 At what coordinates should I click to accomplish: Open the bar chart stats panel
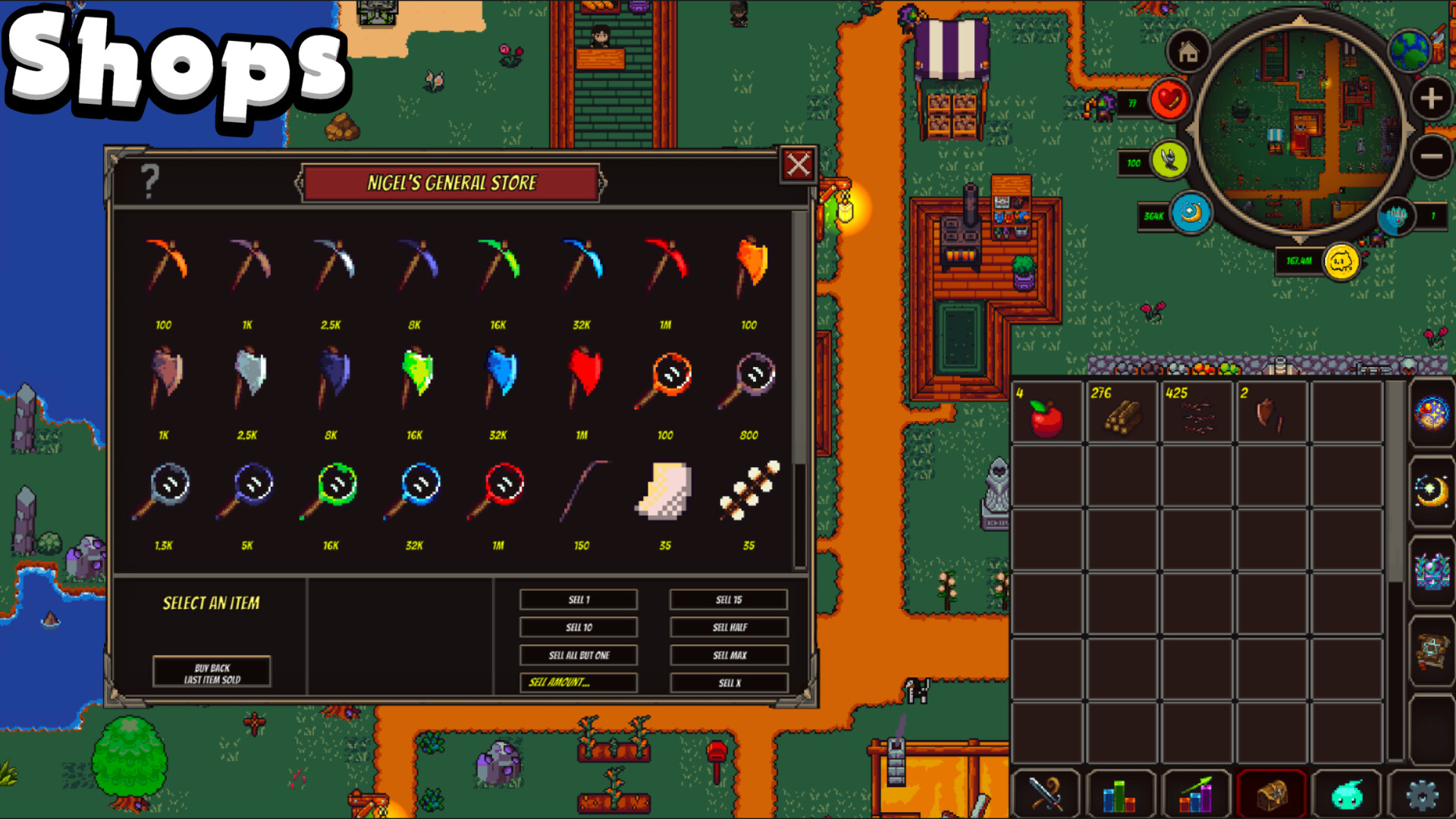click(x=1121, y=794)
